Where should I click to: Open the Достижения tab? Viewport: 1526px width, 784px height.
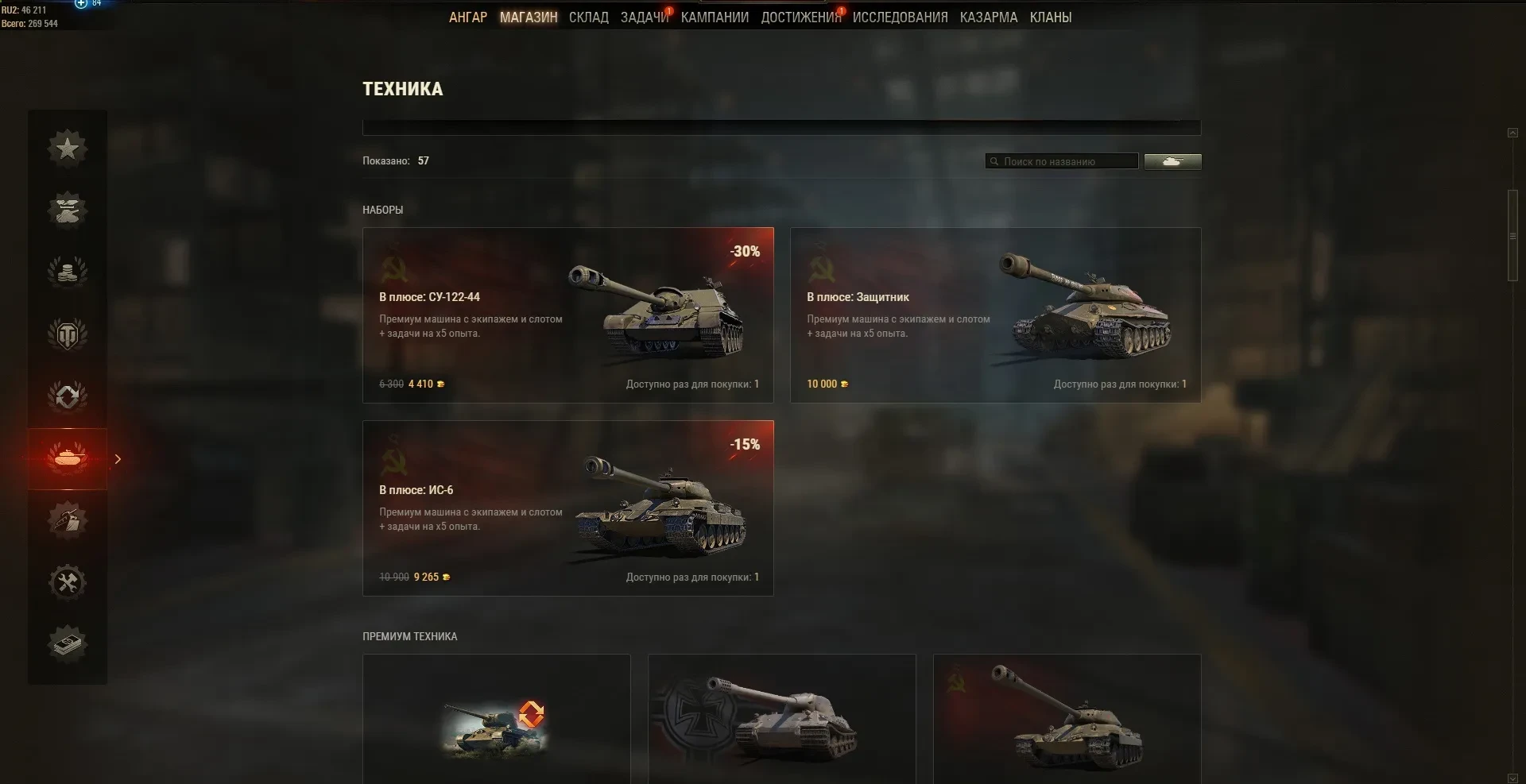[800, 17]
